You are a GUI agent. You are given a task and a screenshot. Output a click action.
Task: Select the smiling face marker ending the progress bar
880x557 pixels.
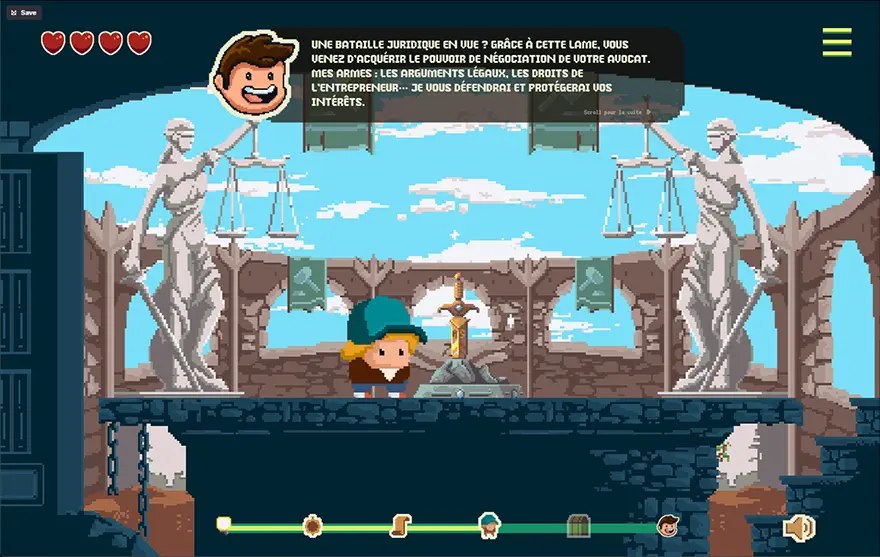668,525
